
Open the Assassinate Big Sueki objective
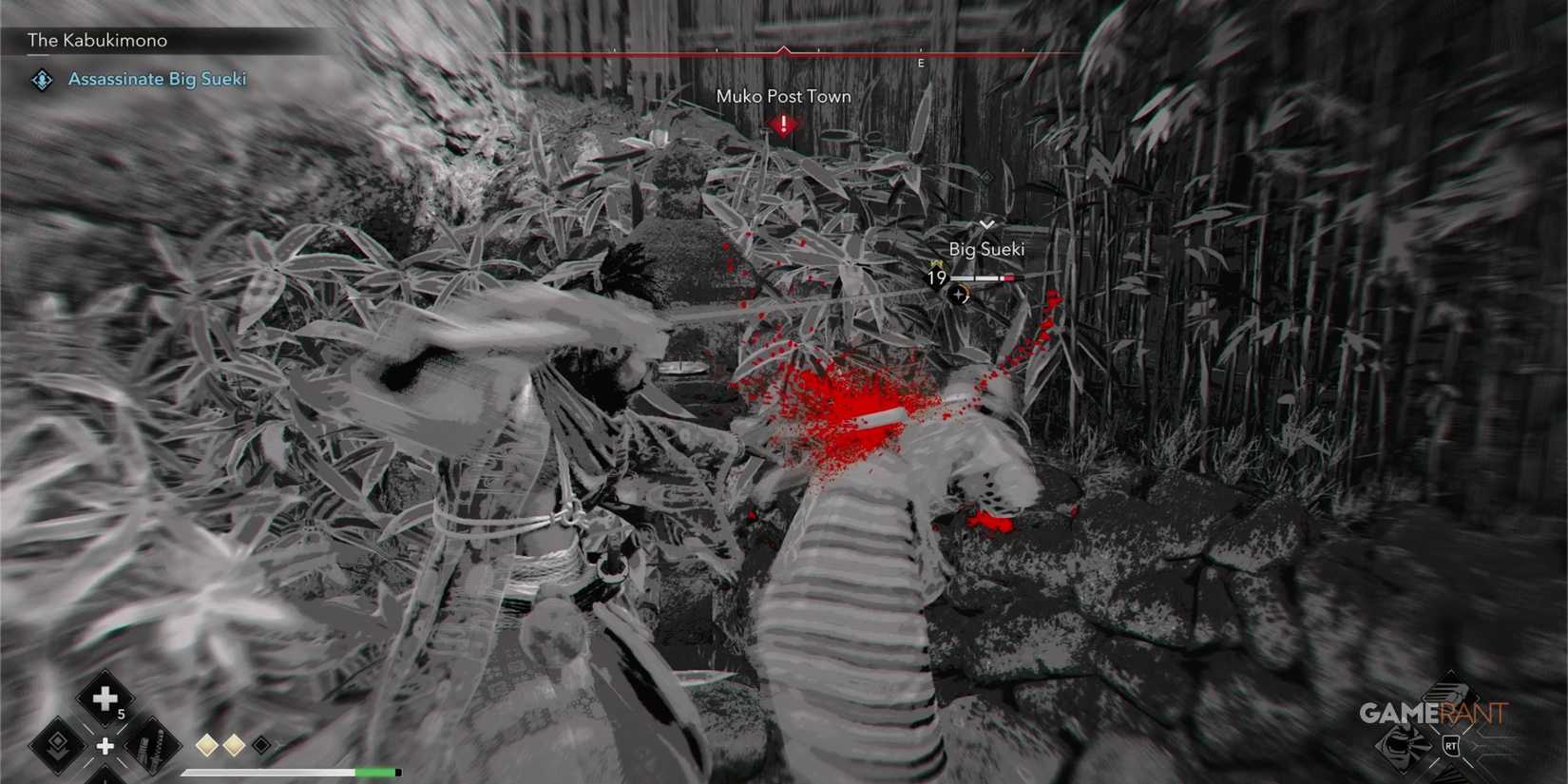point(157,79)
